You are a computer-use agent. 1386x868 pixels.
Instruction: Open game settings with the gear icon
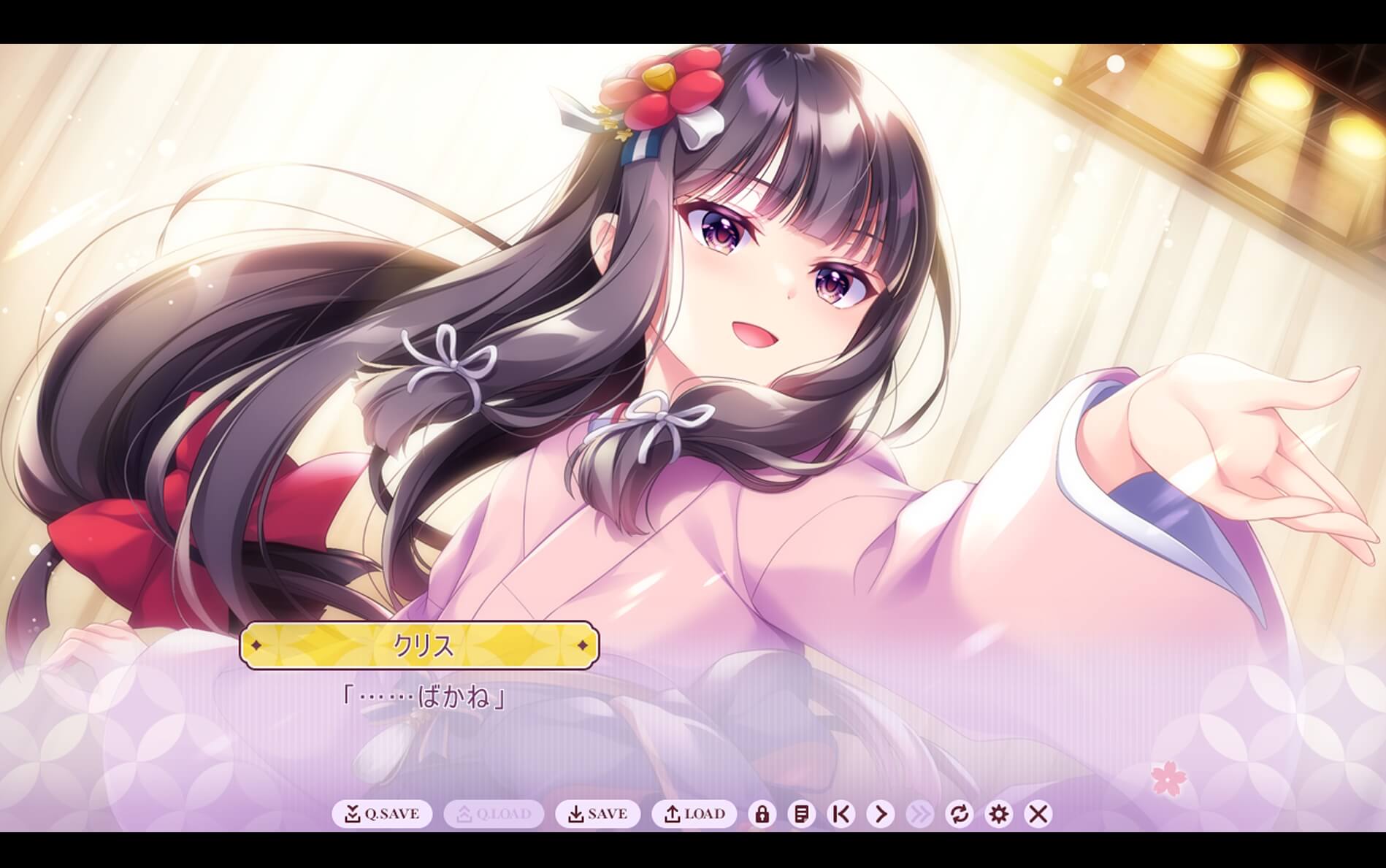[x=997, y=814]
